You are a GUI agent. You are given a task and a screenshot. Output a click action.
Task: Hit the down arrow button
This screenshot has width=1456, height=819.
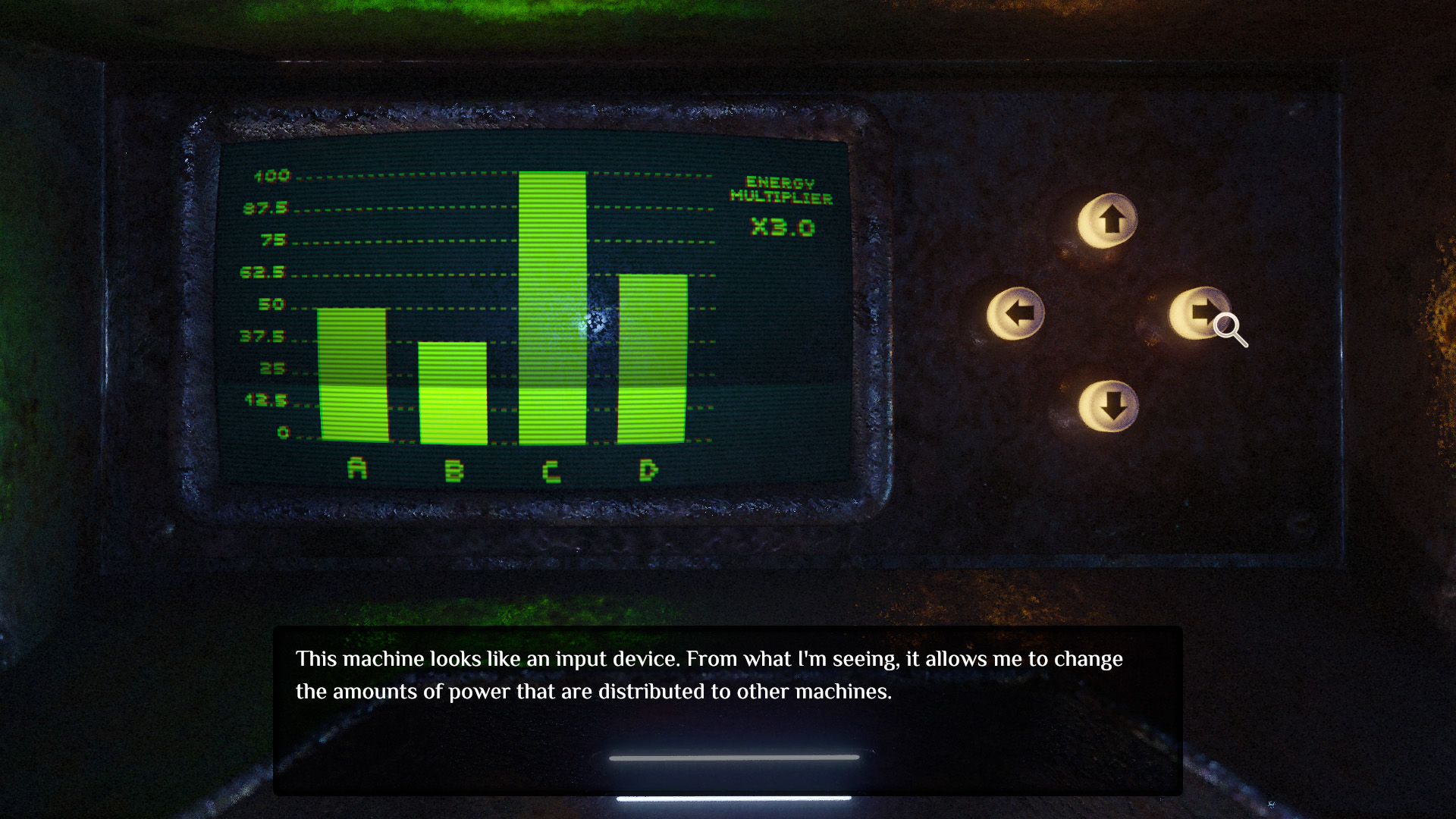[1108, 406]
